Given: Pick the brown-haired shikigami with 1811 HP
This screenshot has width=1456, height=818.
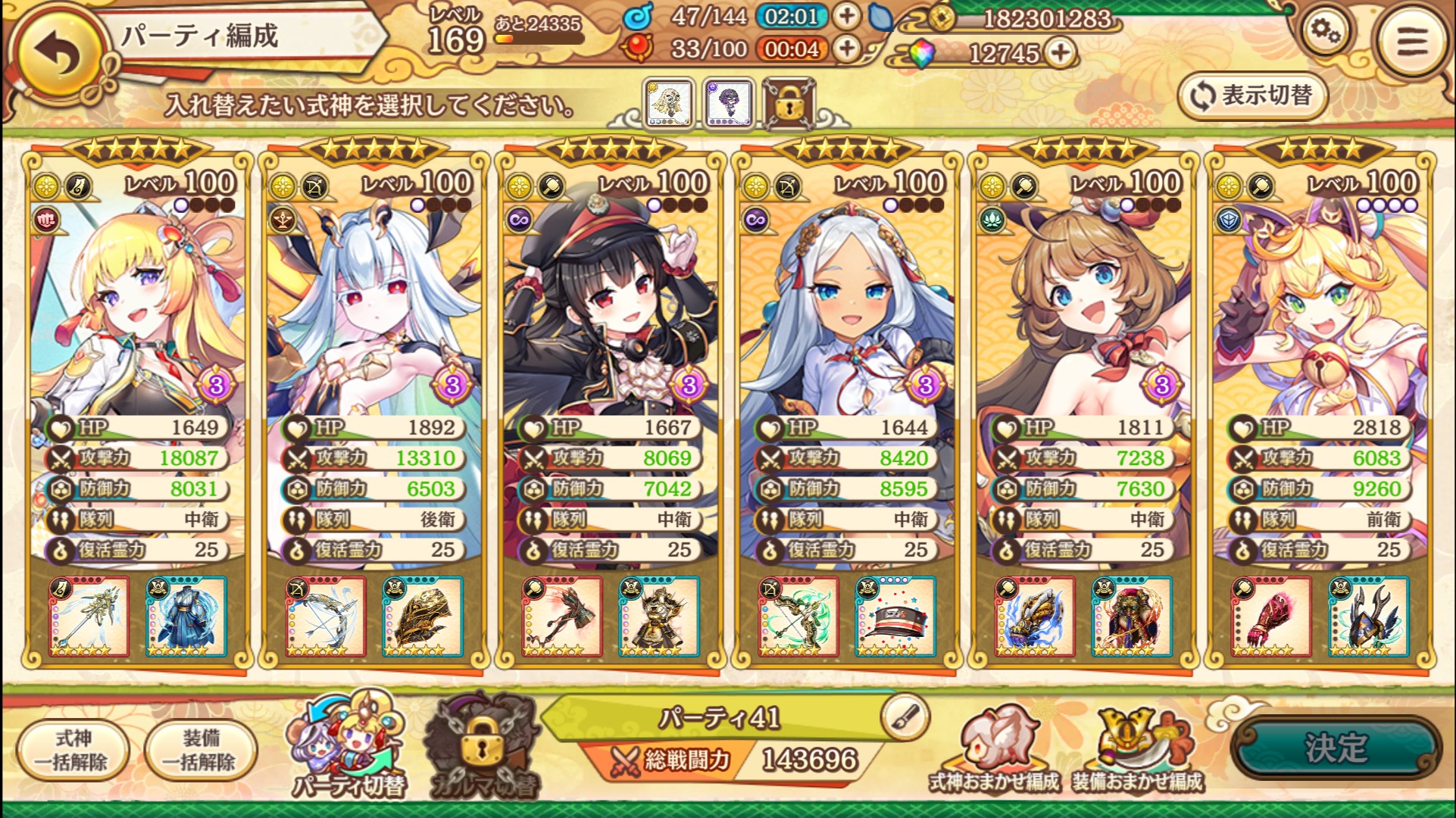Looking at the screenshot, I should [x=1083, y=303].
